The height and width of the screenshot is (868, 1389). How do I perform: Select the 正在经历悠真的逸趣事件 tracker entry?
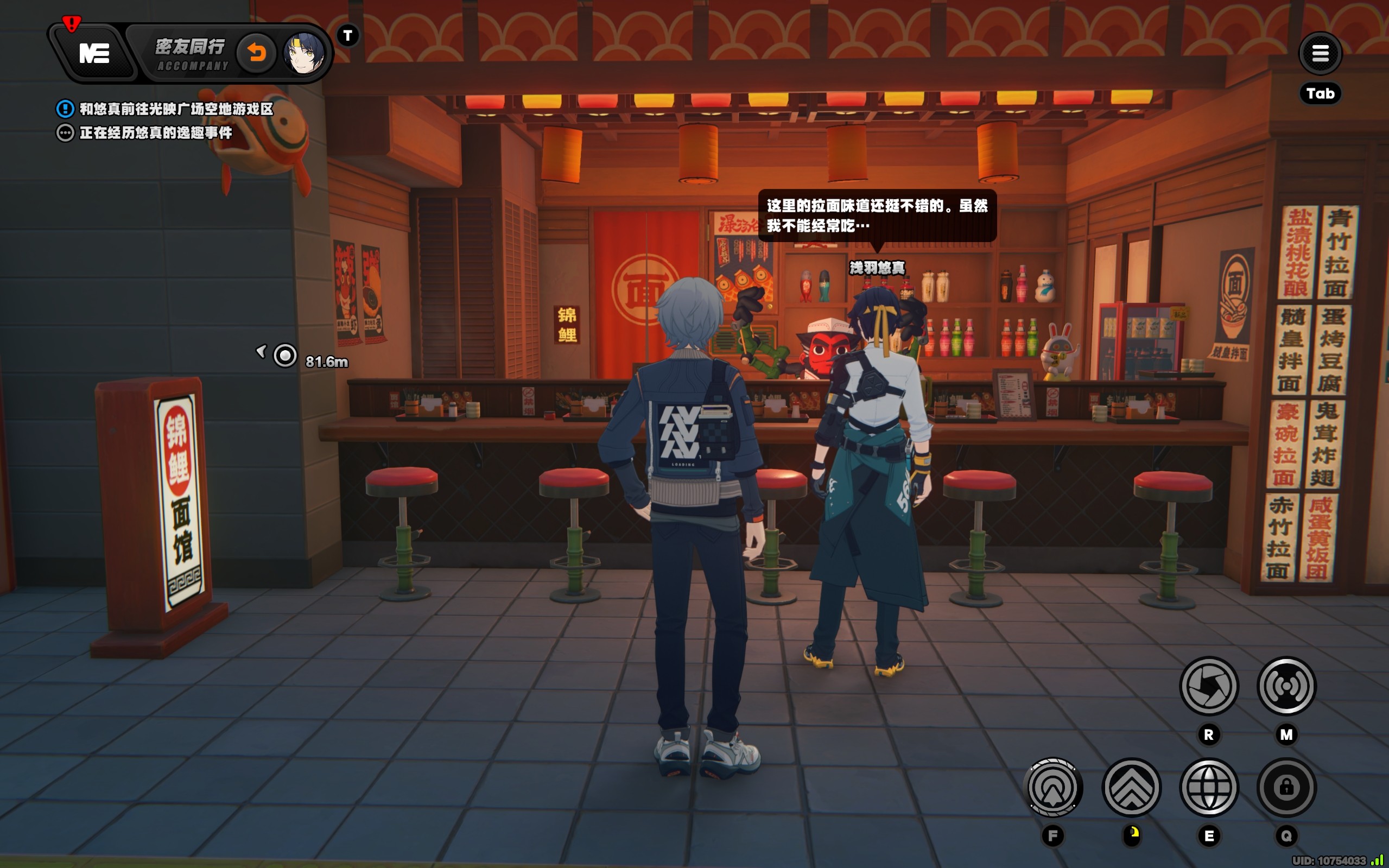[155, 132]
